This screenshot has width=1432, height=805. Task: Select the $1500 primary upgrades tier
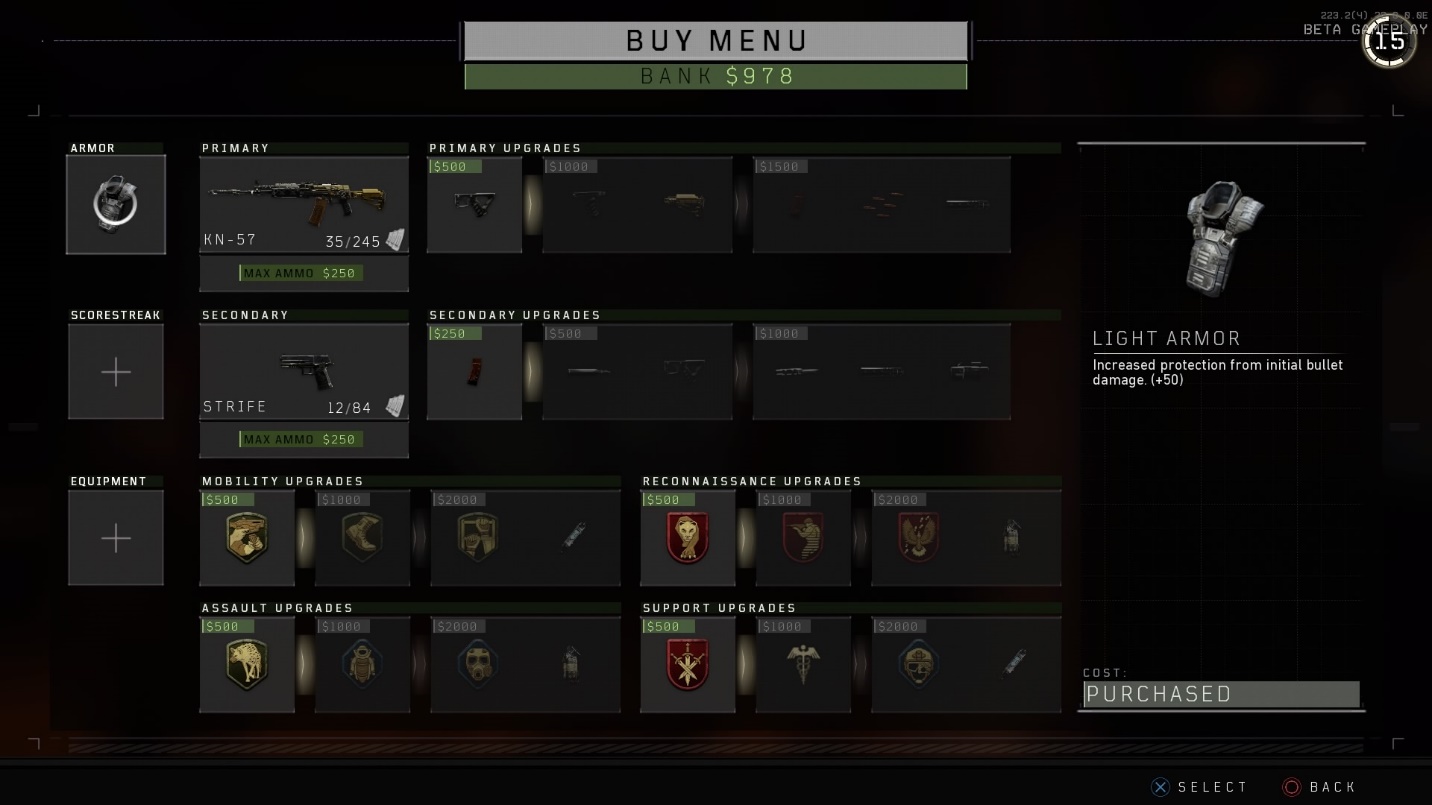(881, 204)
